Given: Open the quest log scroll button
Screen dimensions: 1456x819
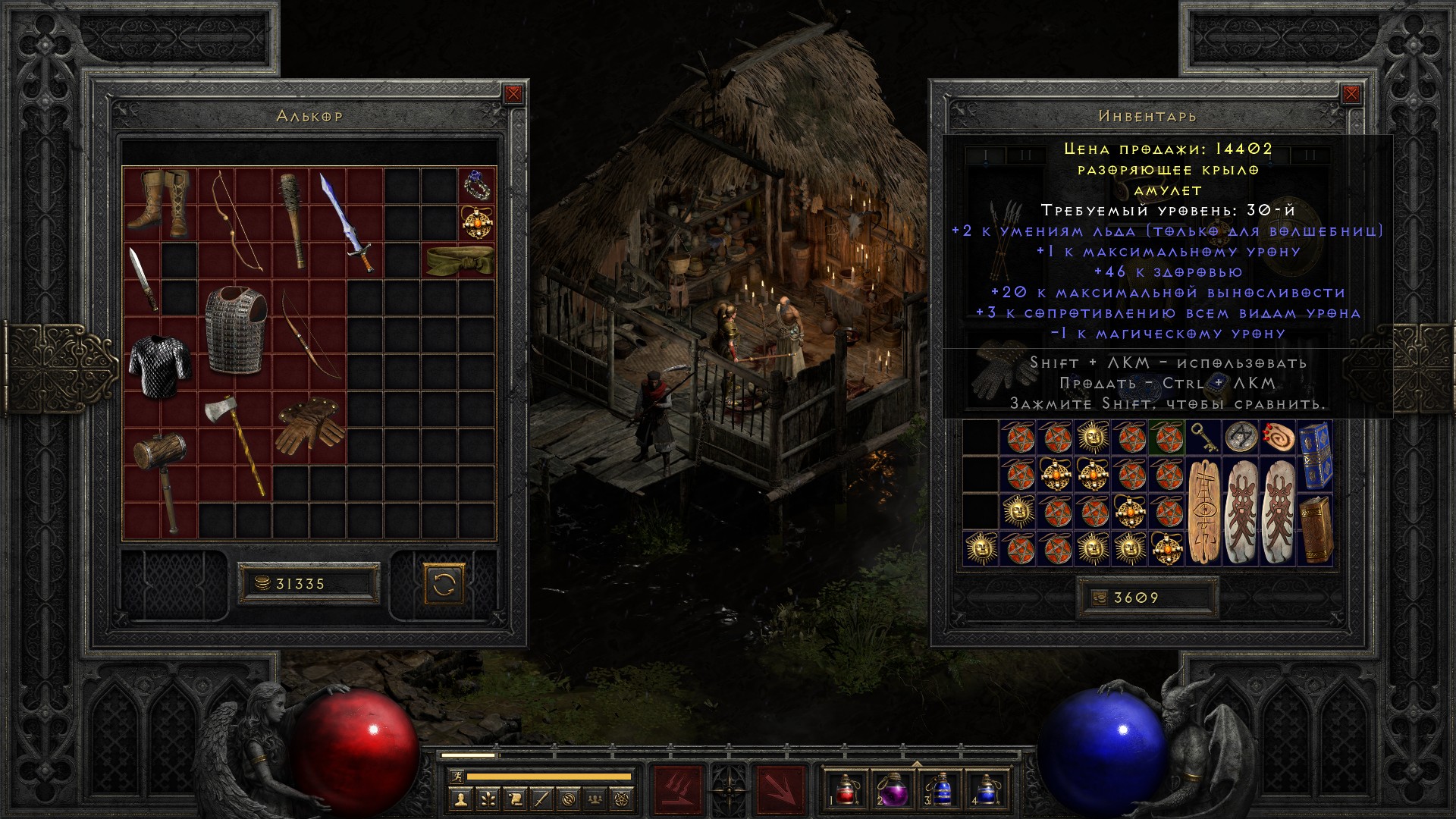Looking at the screenshot, I should (x=514, y=799).
